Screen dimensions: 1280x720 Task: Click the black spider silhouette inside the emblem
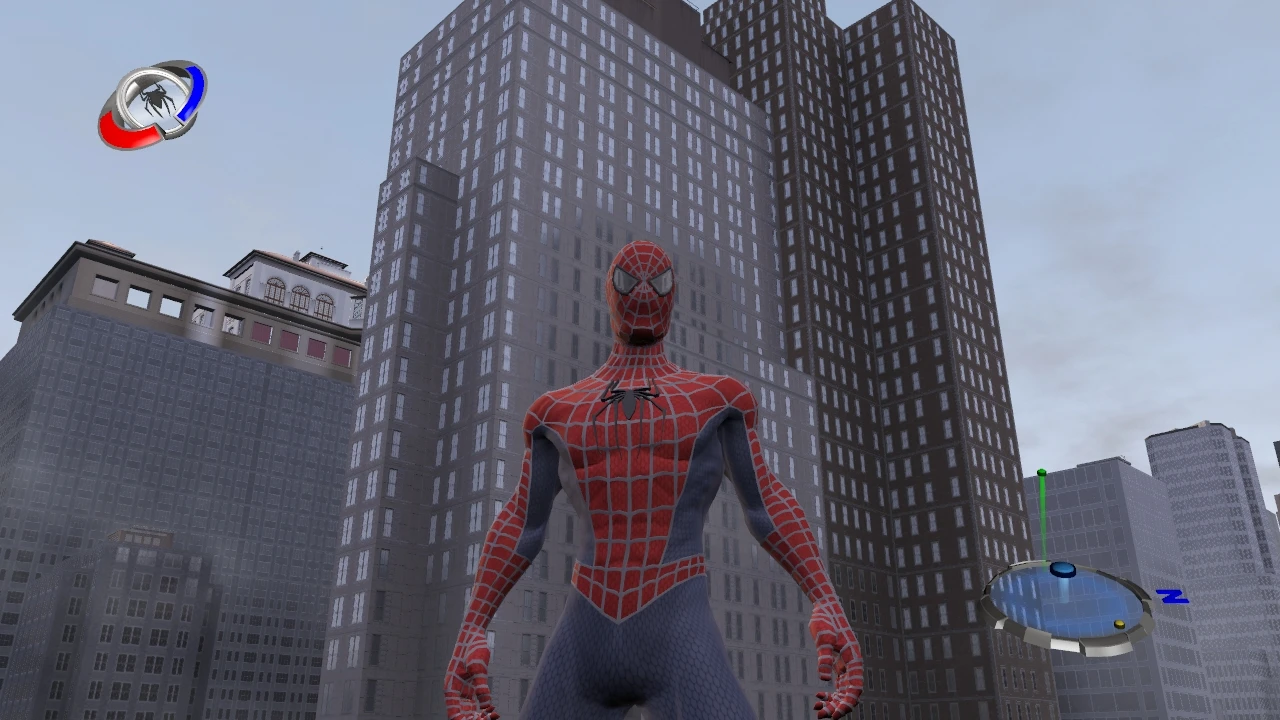[158, 98]
